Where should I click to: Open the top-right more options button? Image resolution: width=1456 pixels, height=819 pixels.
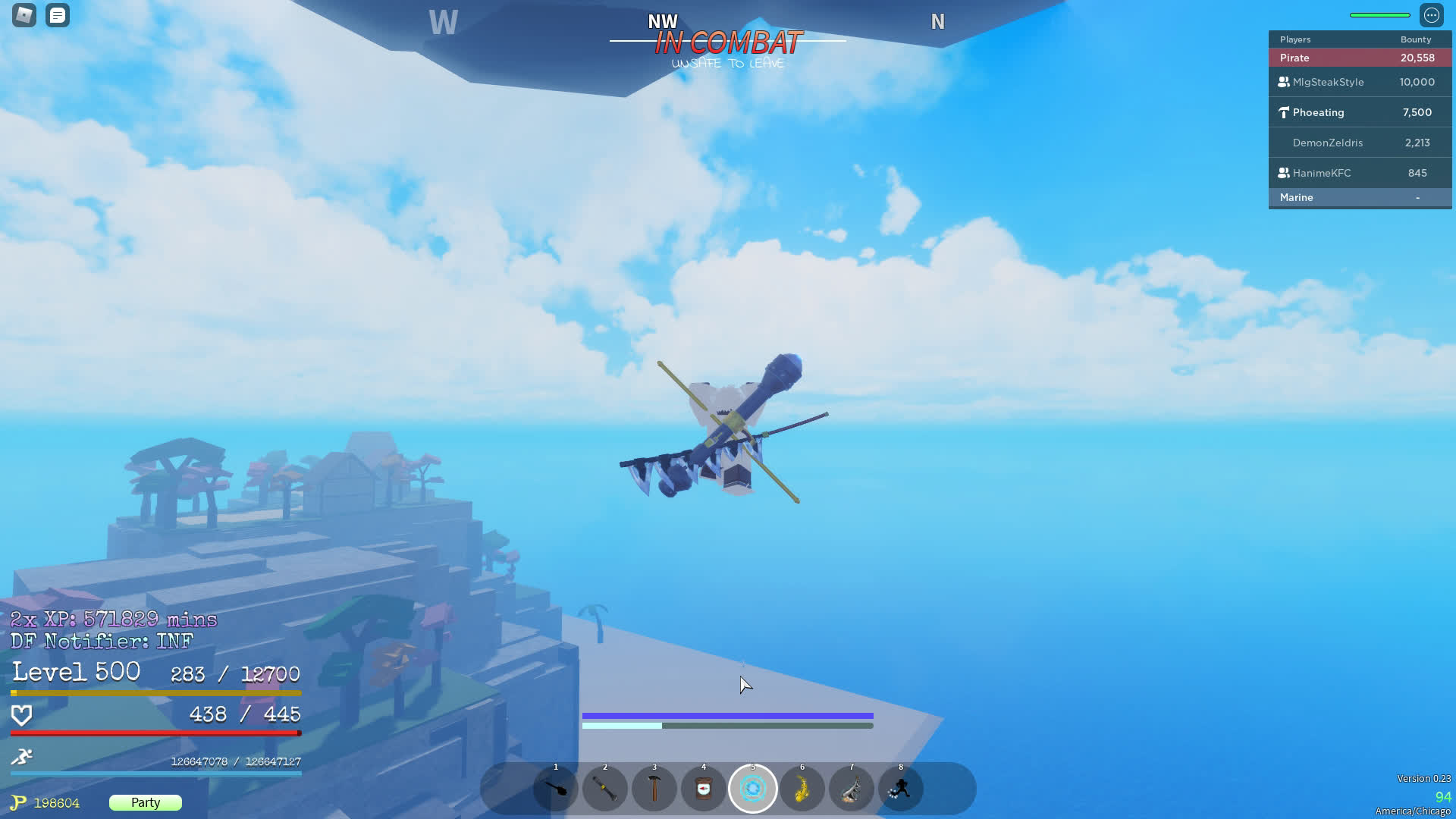pyautogui.click(x=1431, y=15)
